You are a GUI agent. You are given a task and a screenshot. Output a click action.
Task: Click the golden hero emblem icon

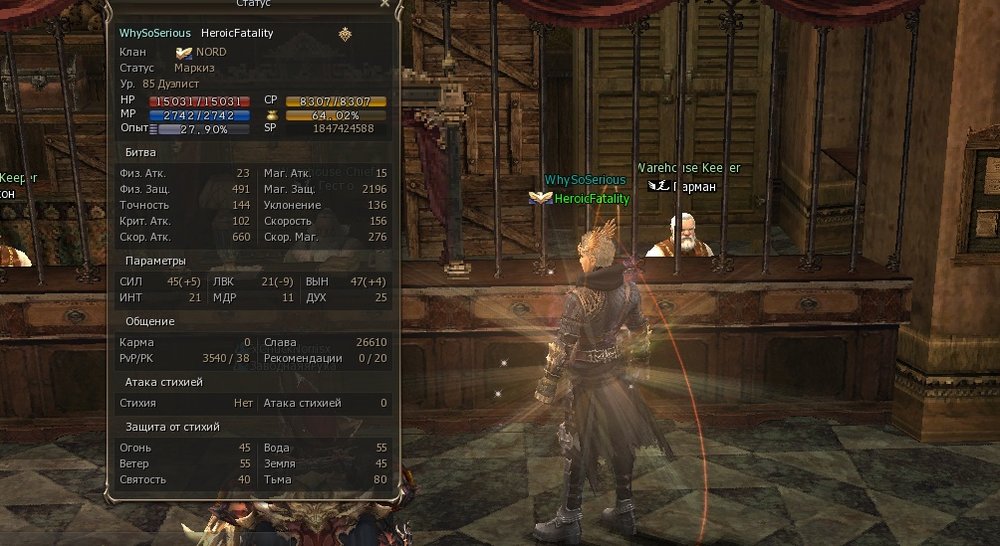tap(345, 33)
